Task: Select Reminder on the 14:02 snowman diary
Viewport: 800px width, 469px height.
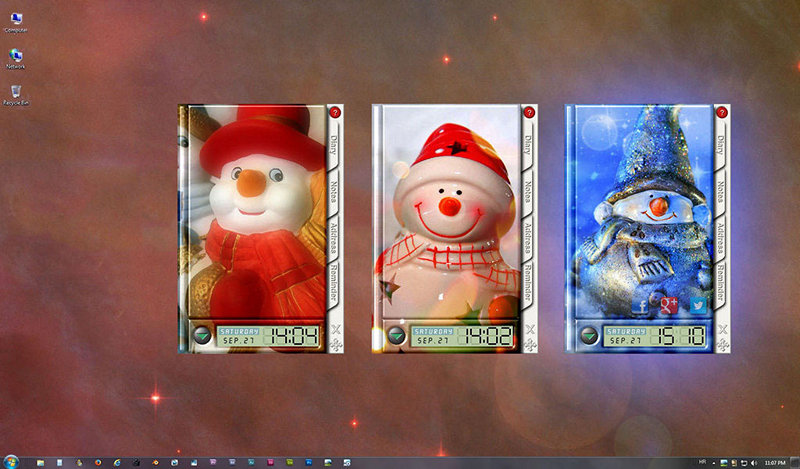Action: pyautogui.click(x=529, y=284)
